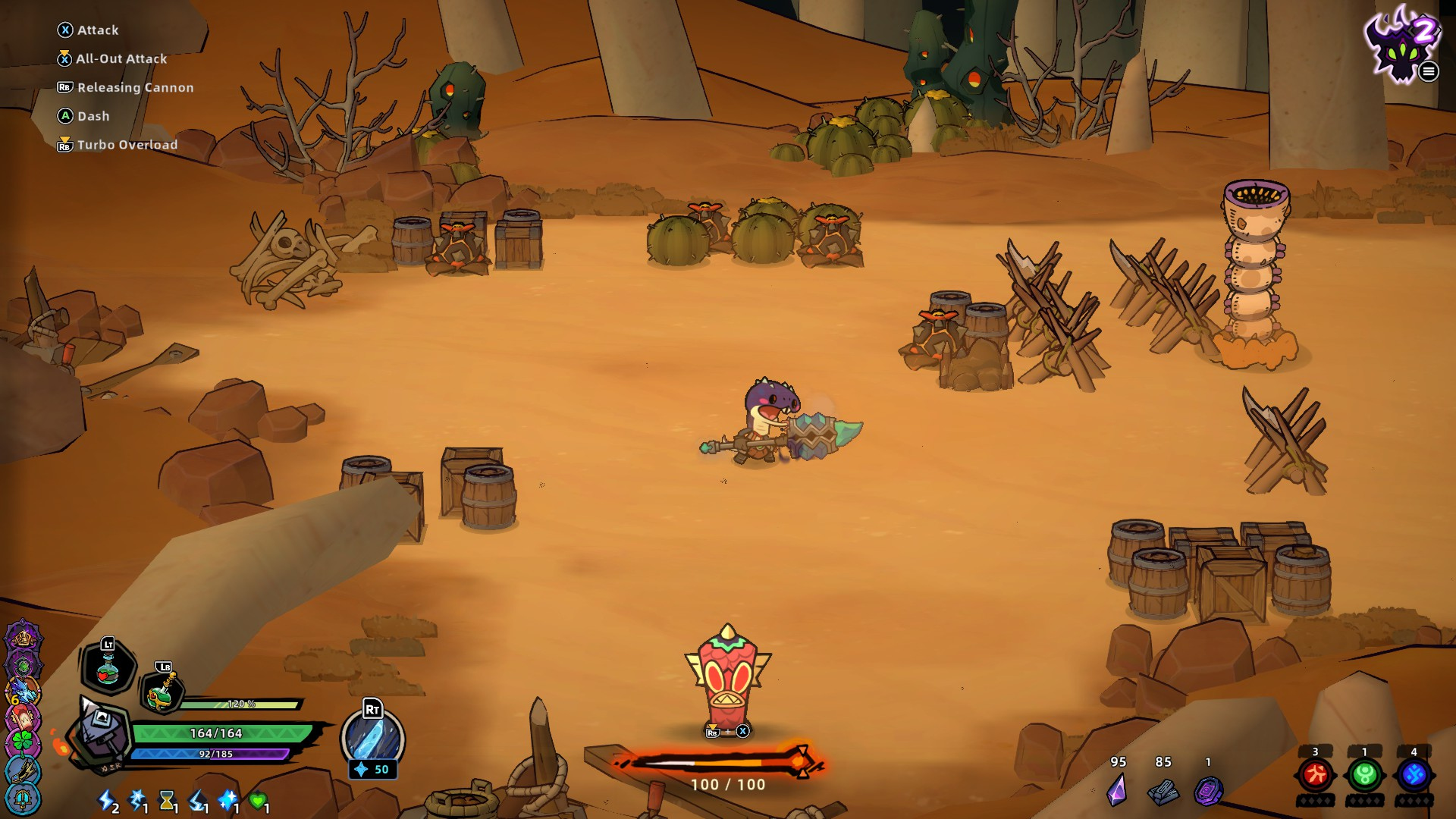
Task: Select the green jeweled flask item
Action: (162, 692)
